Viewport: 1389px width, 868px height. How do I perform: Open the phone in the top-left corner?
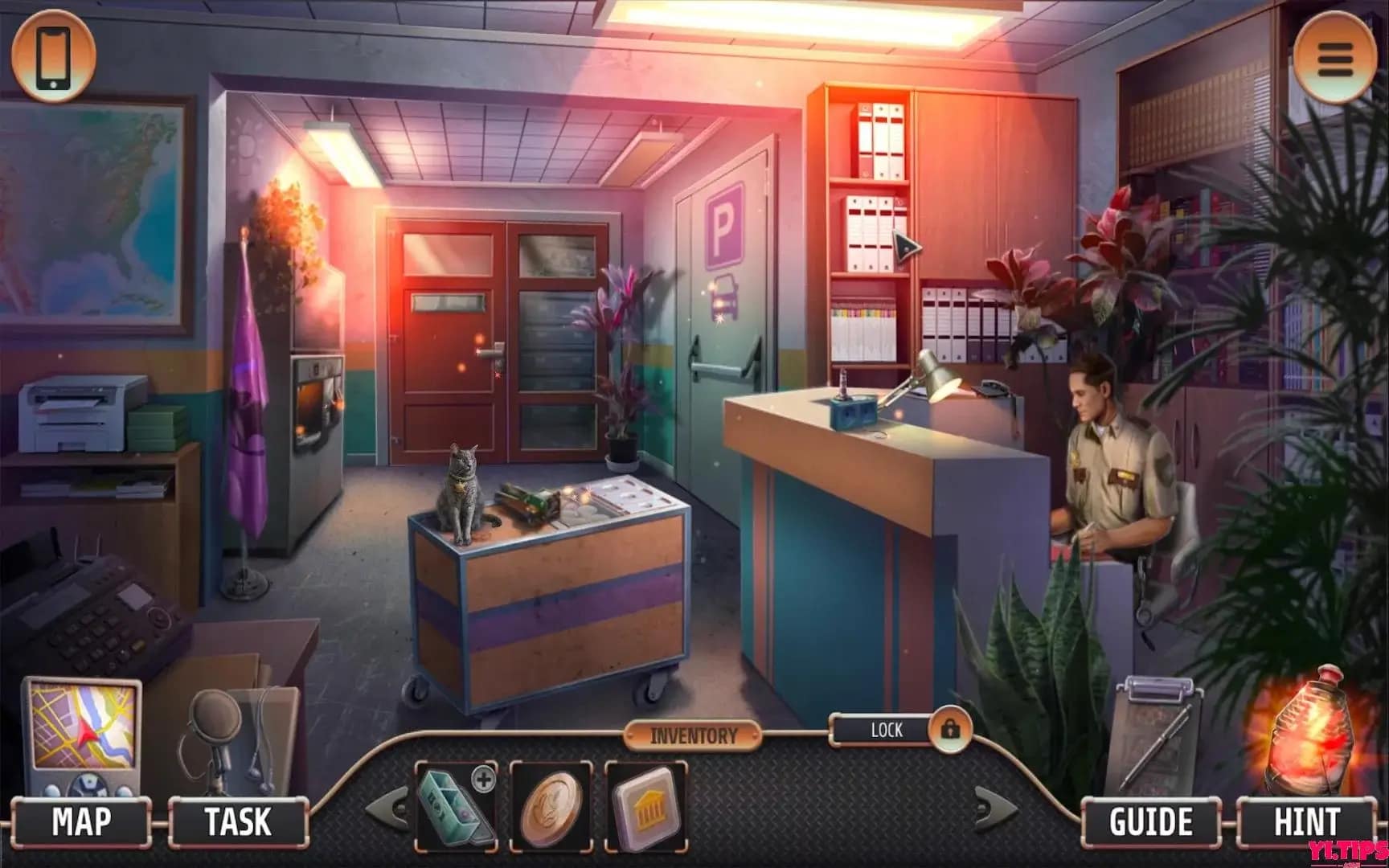[52, 55]
